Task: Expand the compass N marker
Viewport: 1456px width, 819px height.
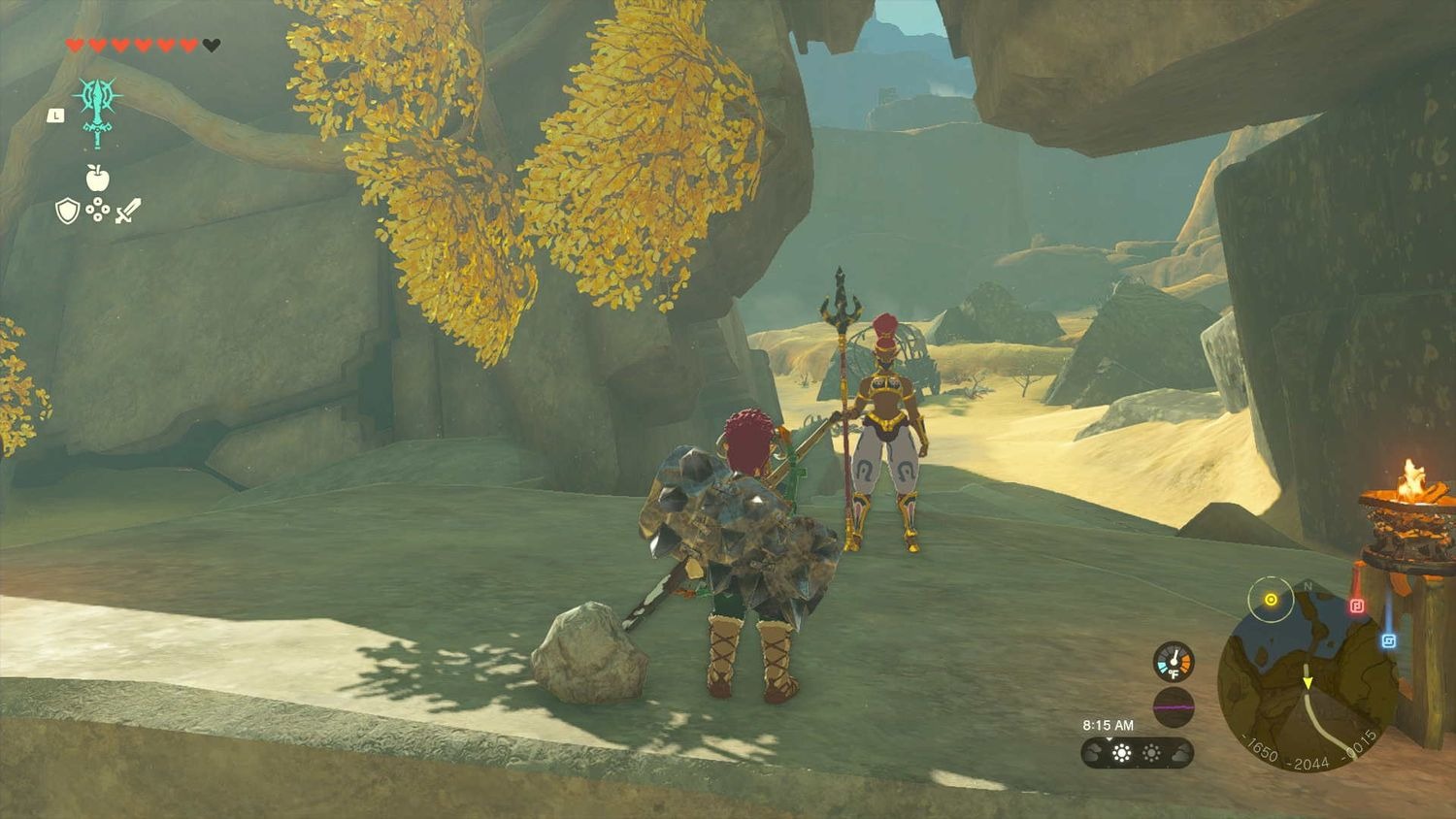Action: pos(1307,586)
